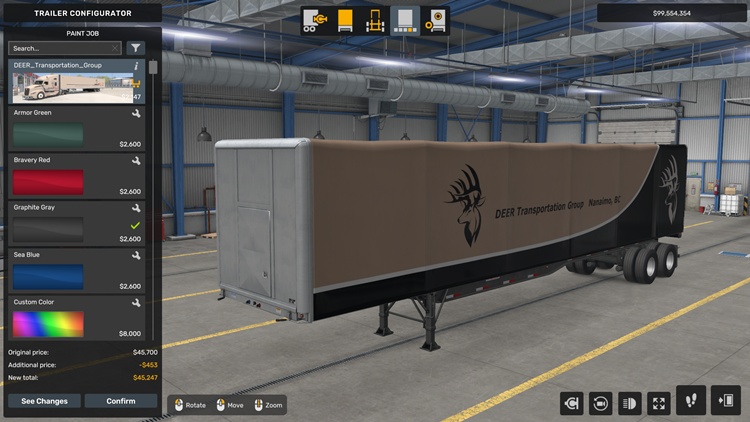The image size is (750, 422).
Task: Apply the Sea Blue paint
Action: (76, 271)
